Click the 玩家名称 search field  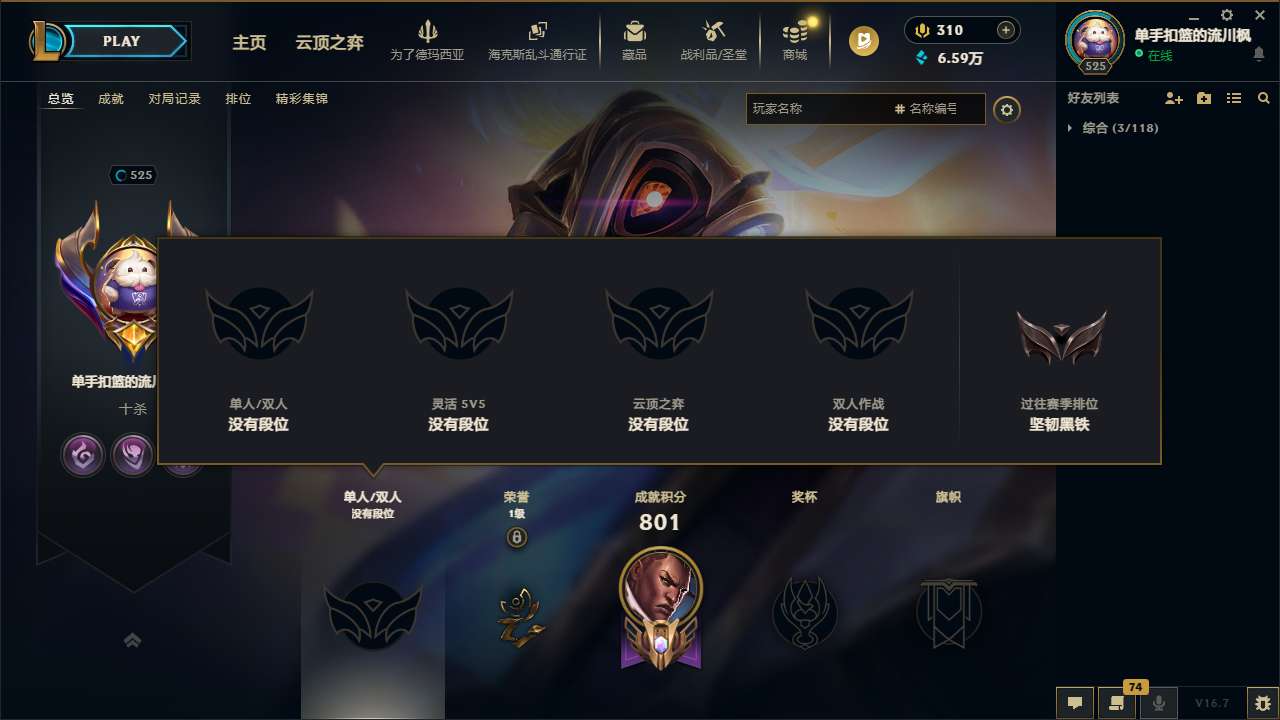coord(850,109)
